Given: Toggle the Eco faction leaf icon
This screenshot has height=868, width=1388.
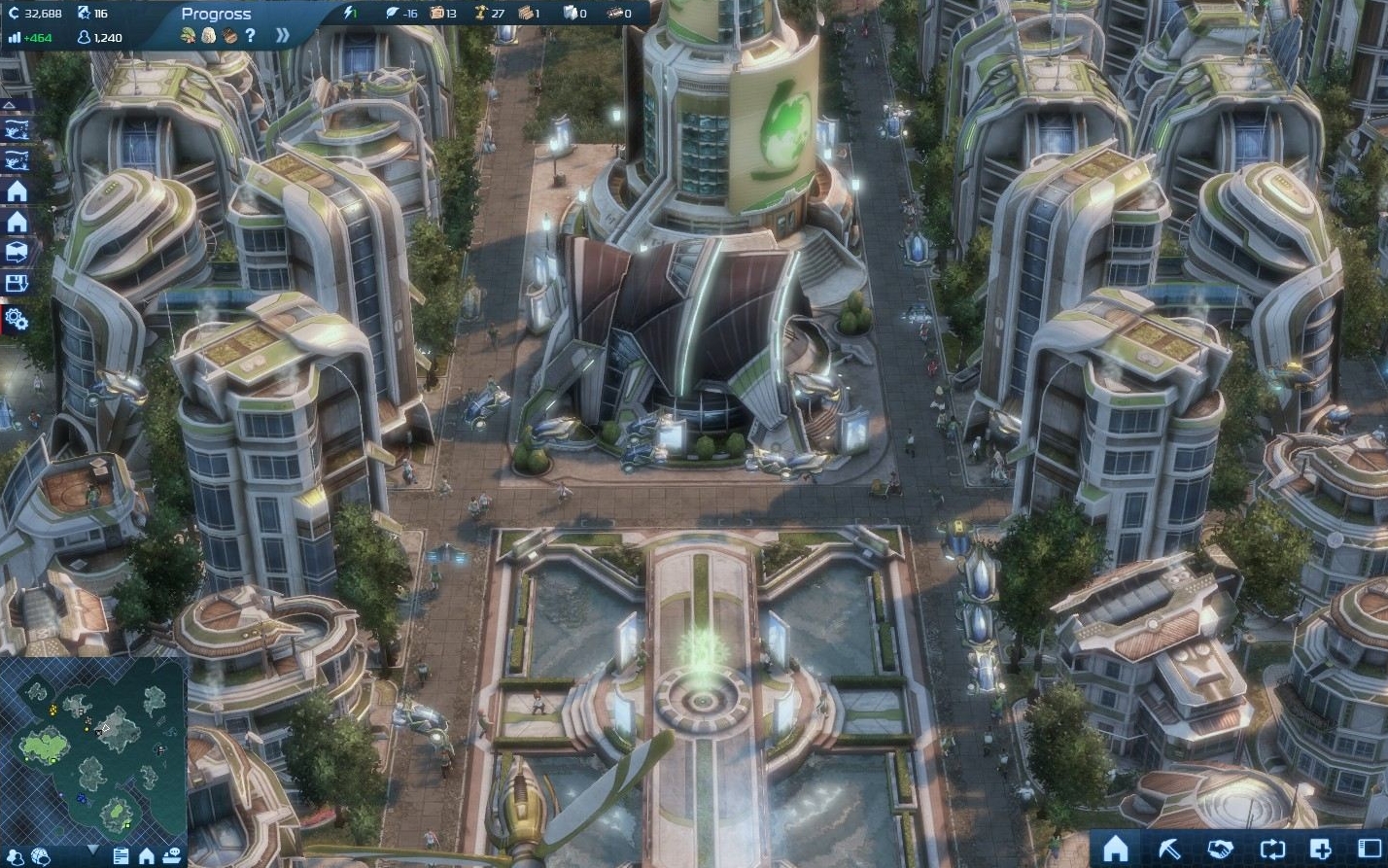Looking at the screenshot, I should [x=189, y=36].
